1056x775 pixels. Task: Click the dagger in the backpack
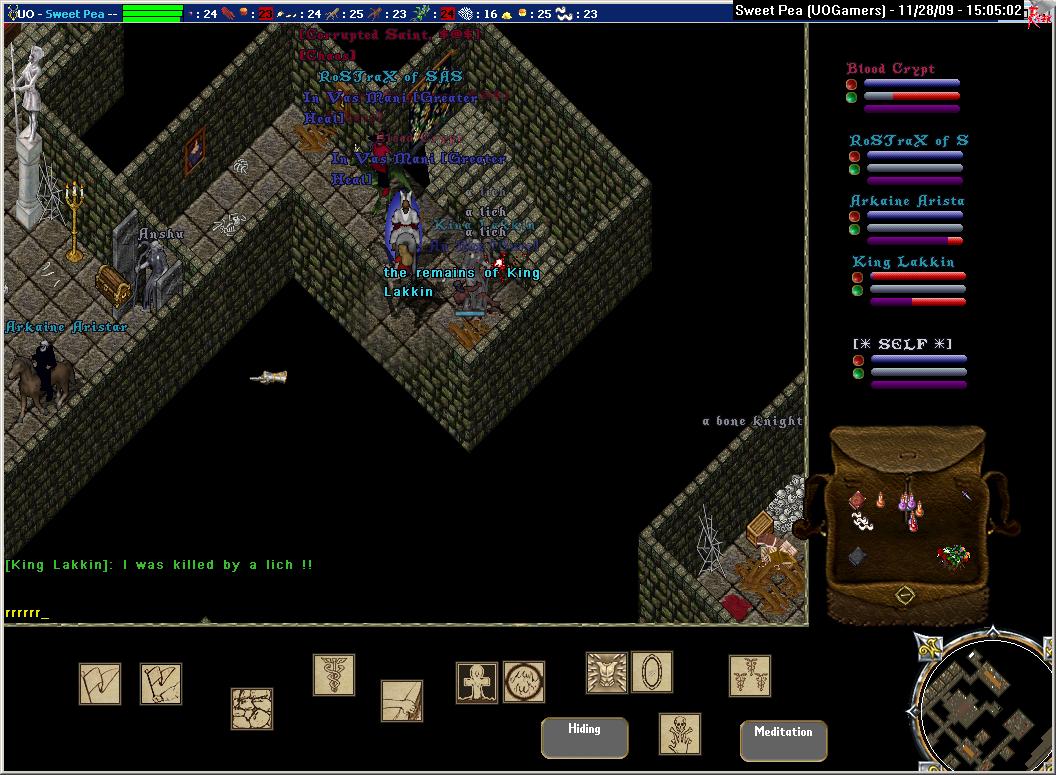point(967,494)
